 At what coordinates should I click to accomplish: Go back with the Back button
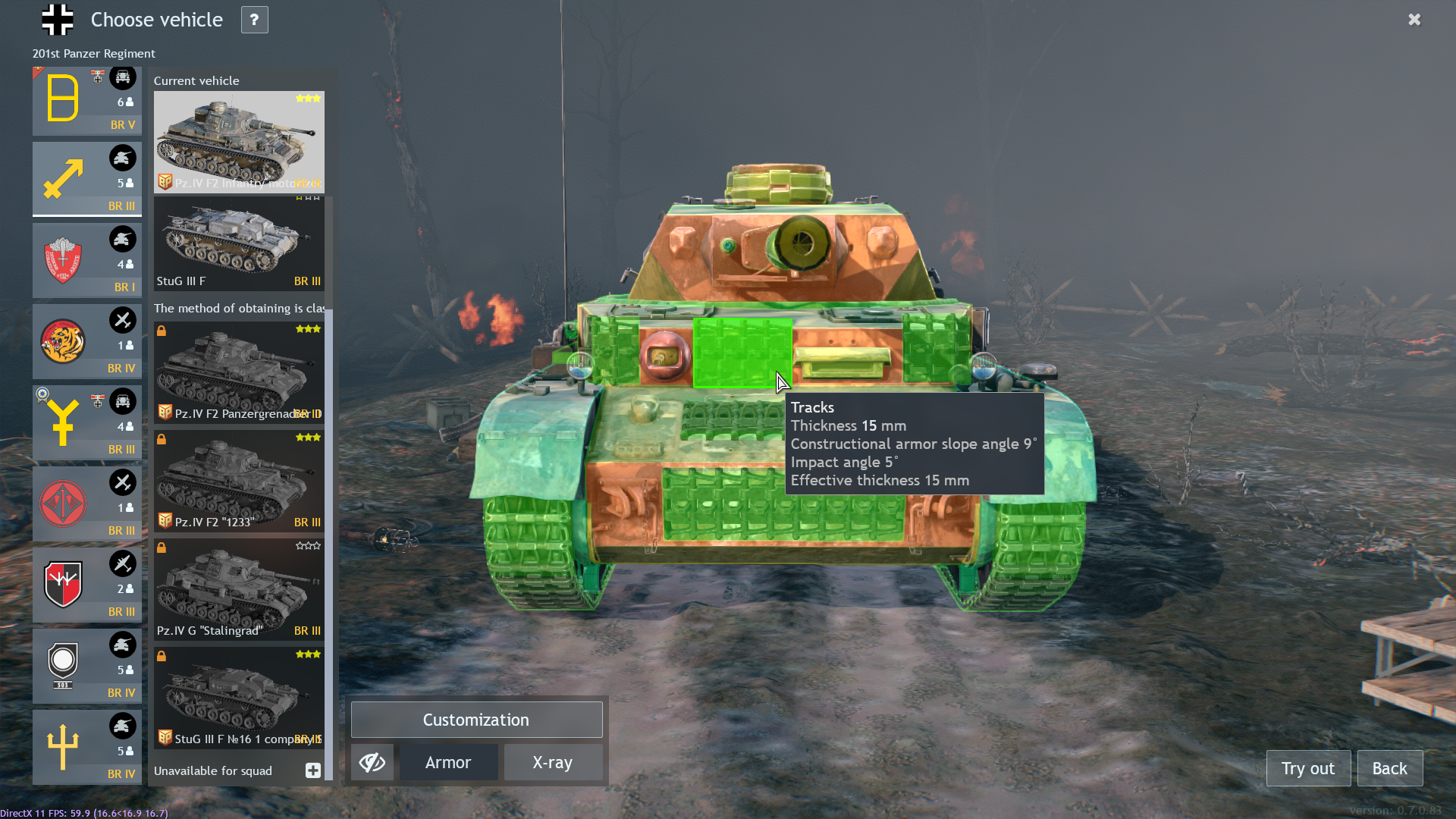[x=1389, y=768]
